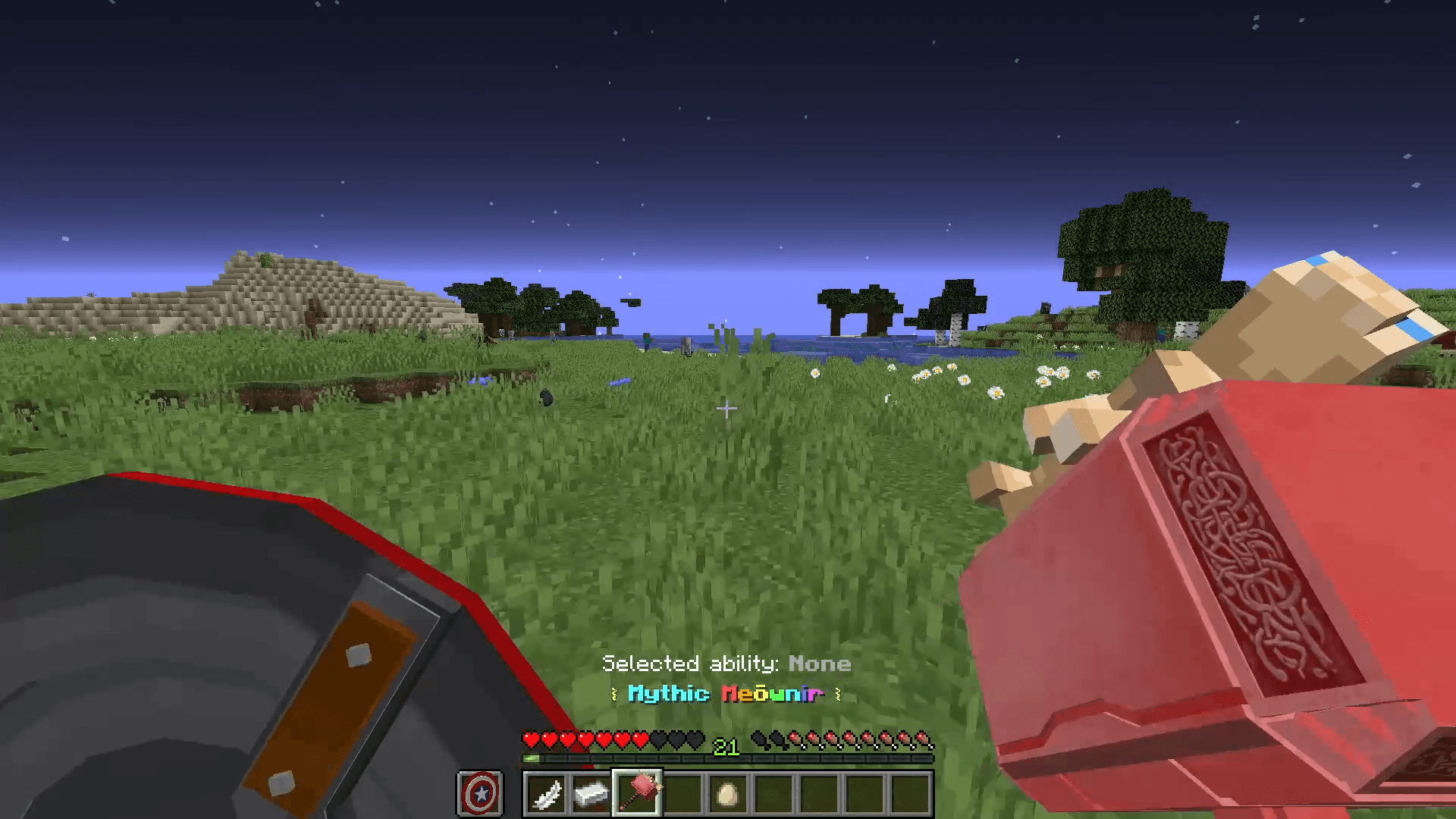1456x819 pixels.
Task: Click the rainbow Mythic Meōwnir item name label
Action: pos(726,694)
